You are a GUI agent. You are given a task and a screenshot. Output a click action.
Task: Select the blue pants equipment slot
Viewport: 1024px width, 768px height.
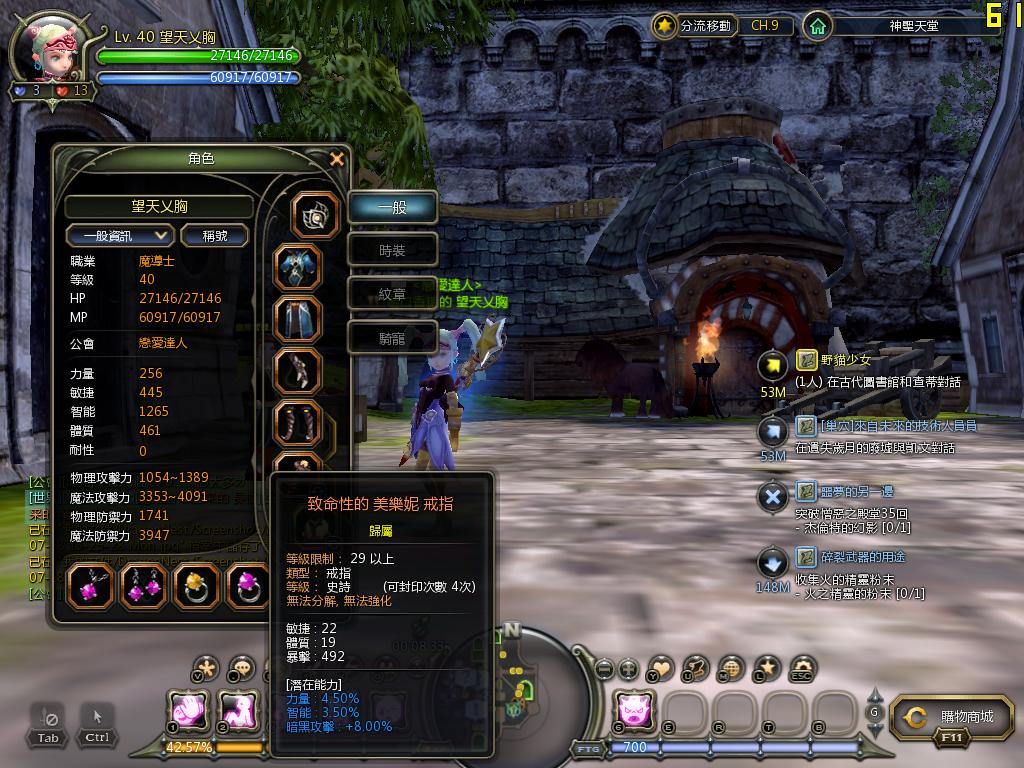298,320
